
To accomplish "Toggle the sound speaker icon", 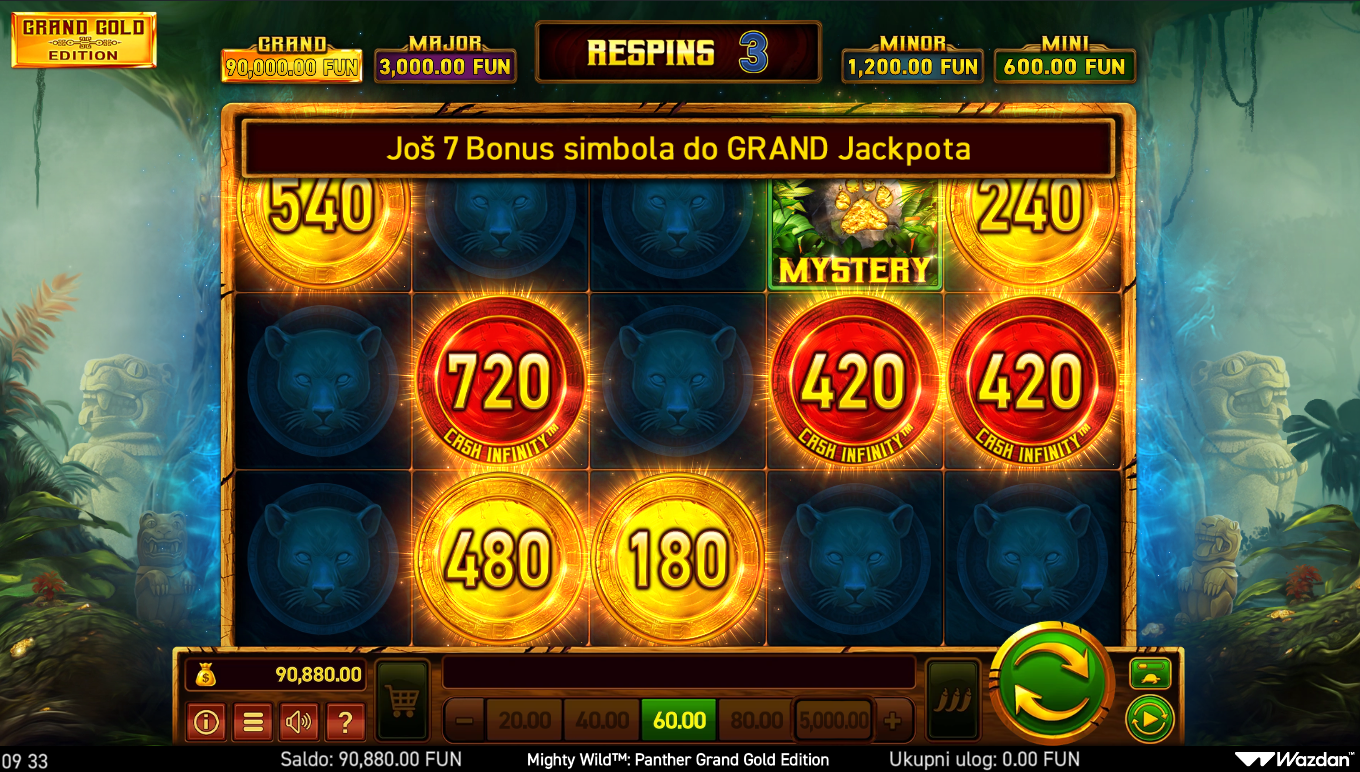I will pyautogui.click(x=298, y=721).
